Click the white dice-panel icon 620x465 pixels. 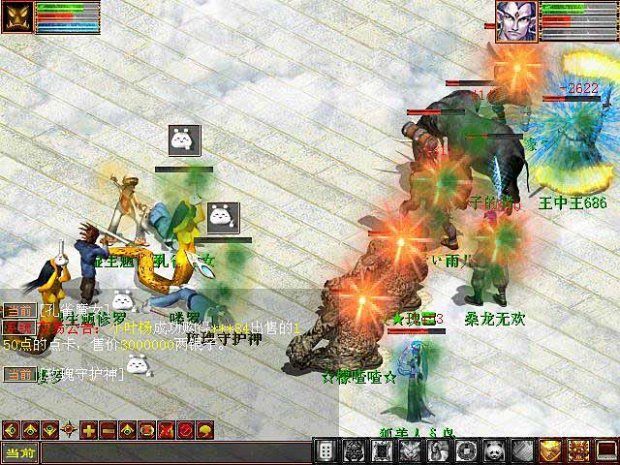click(326, 451)
